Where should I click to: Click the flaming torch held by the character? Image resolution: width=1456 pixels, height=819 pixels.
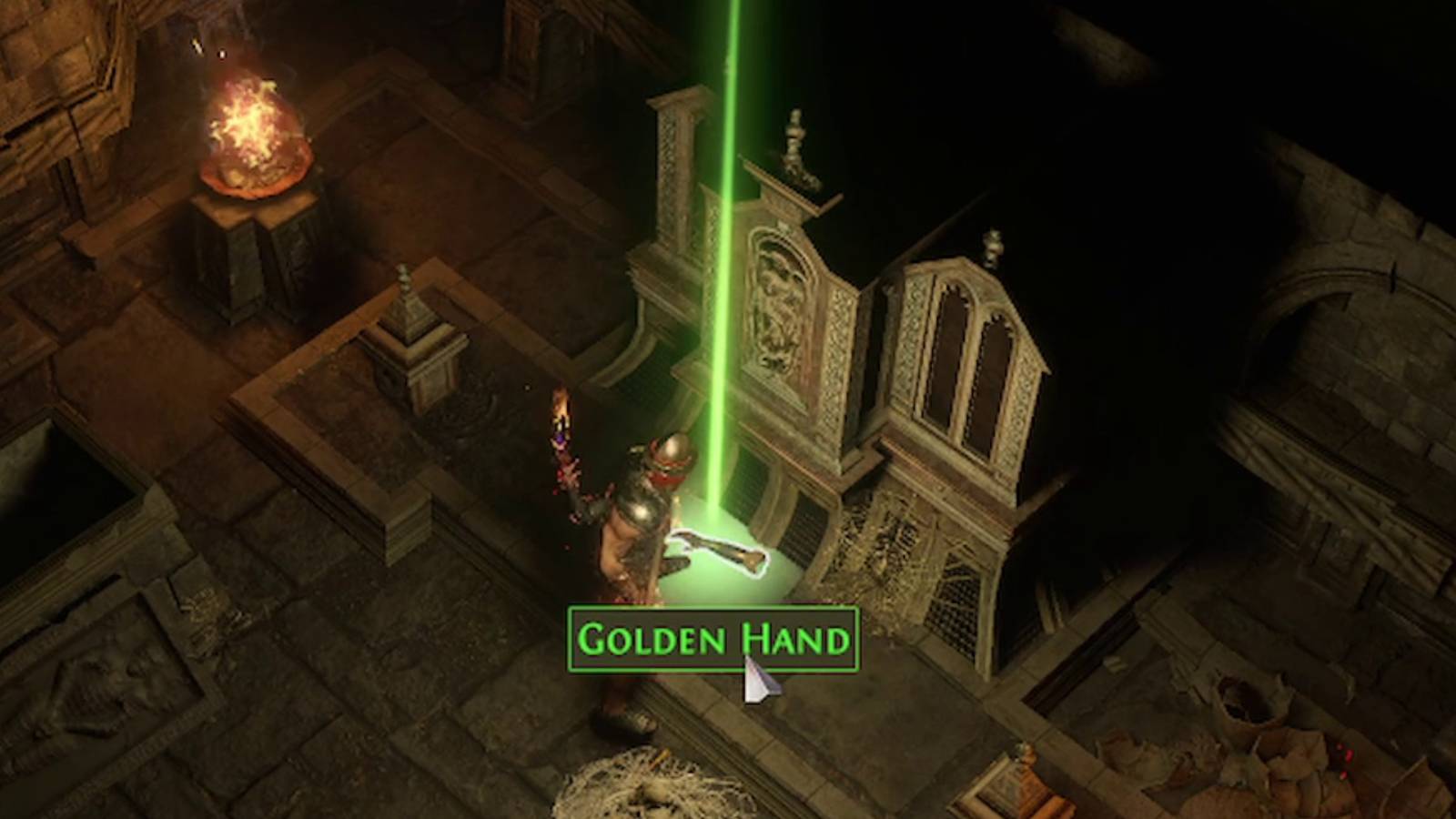click(x=560, y=409)
